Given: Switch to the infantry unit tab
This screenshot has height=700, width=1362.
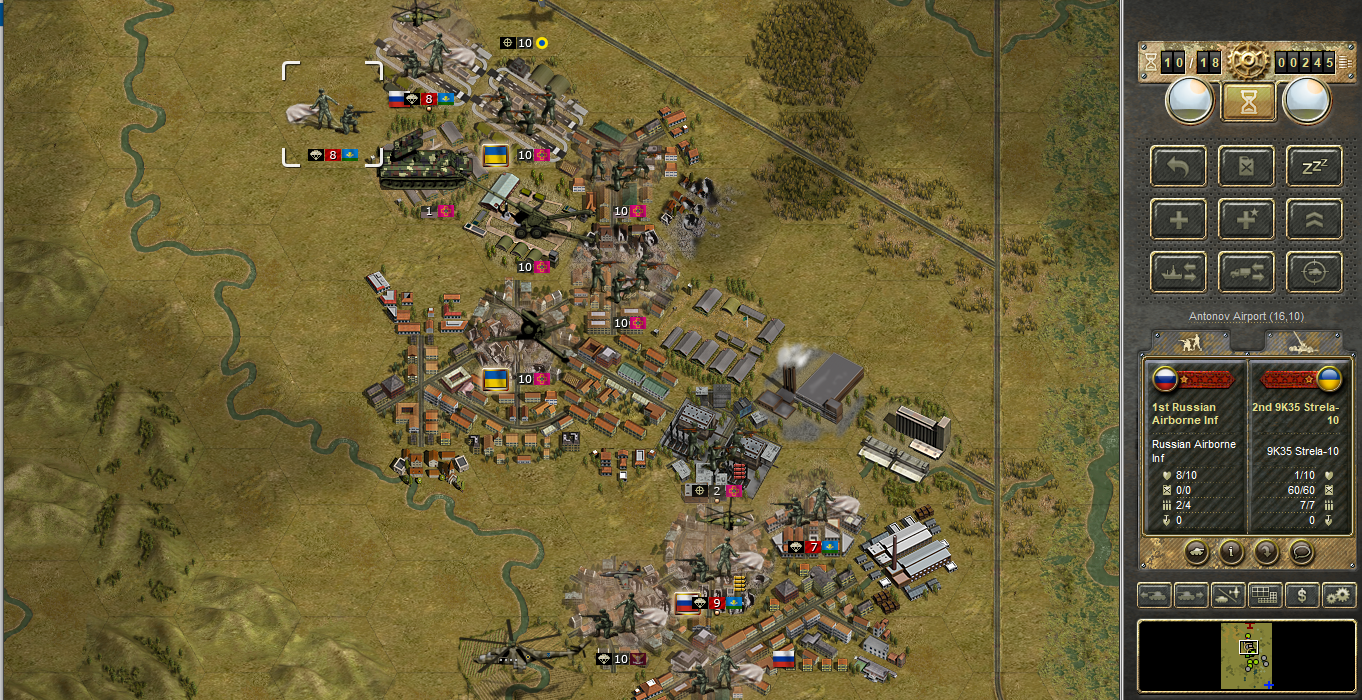Looking at the screenshot, I should pos(1191,342).
